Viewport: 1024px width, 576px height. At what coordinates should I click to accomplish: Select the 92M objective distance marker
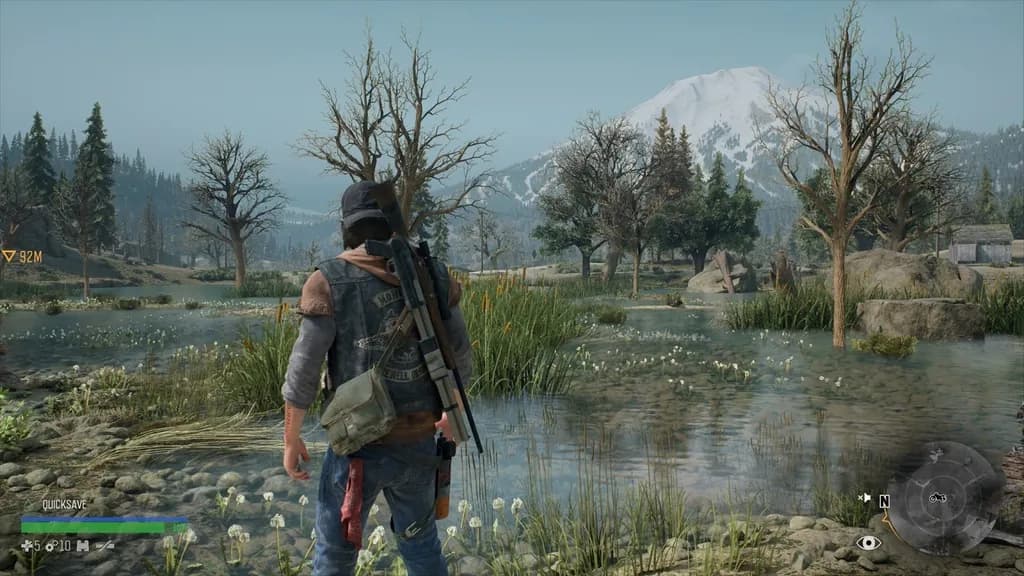tap(22, 256)
